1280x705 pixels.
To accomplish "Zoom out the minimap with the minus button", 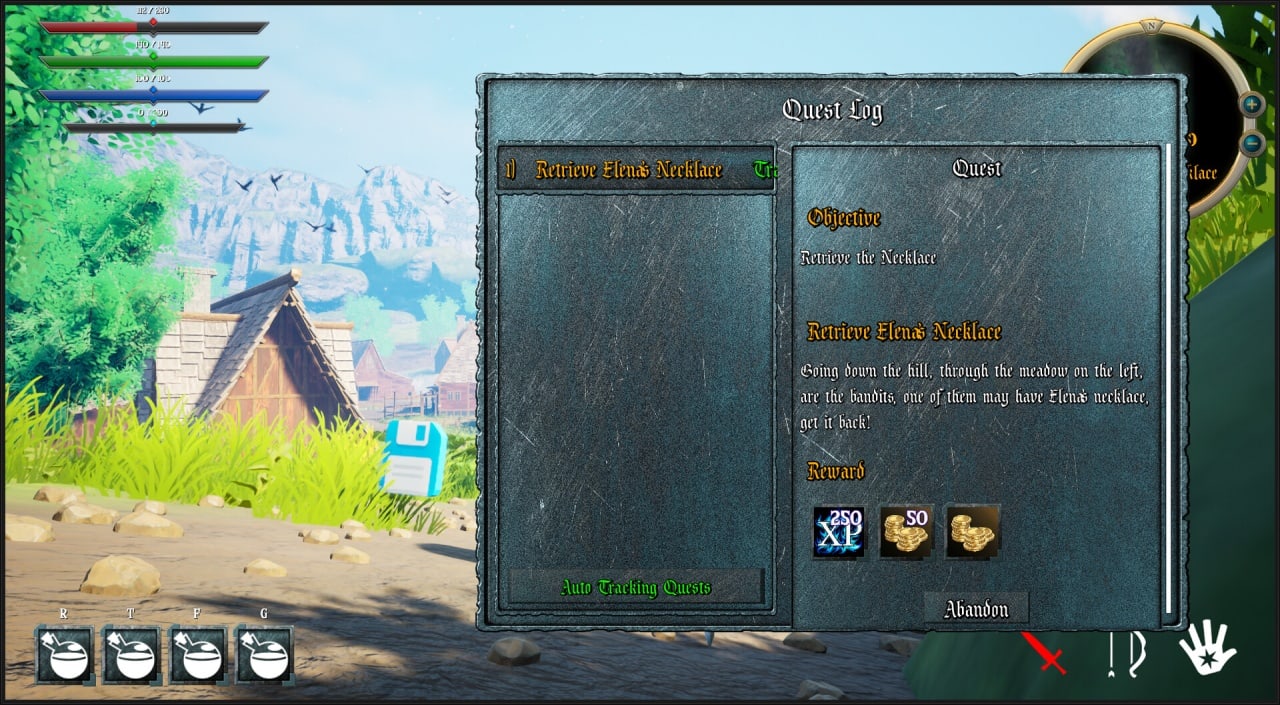I will coord(1252,144).
